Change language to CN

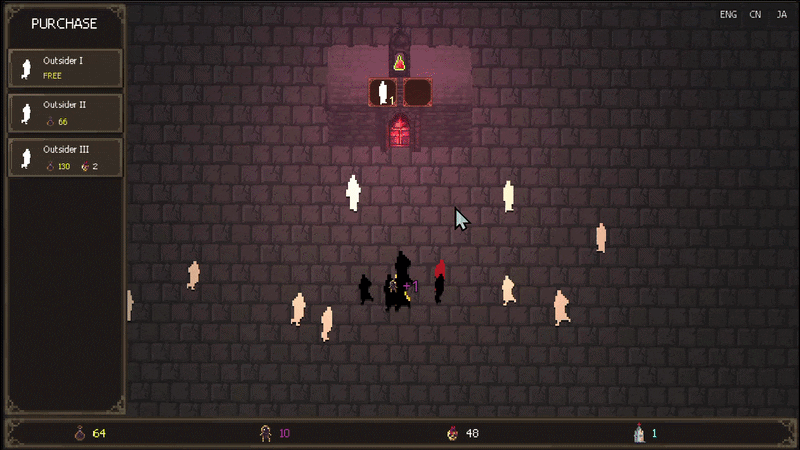tap(755, 15)
